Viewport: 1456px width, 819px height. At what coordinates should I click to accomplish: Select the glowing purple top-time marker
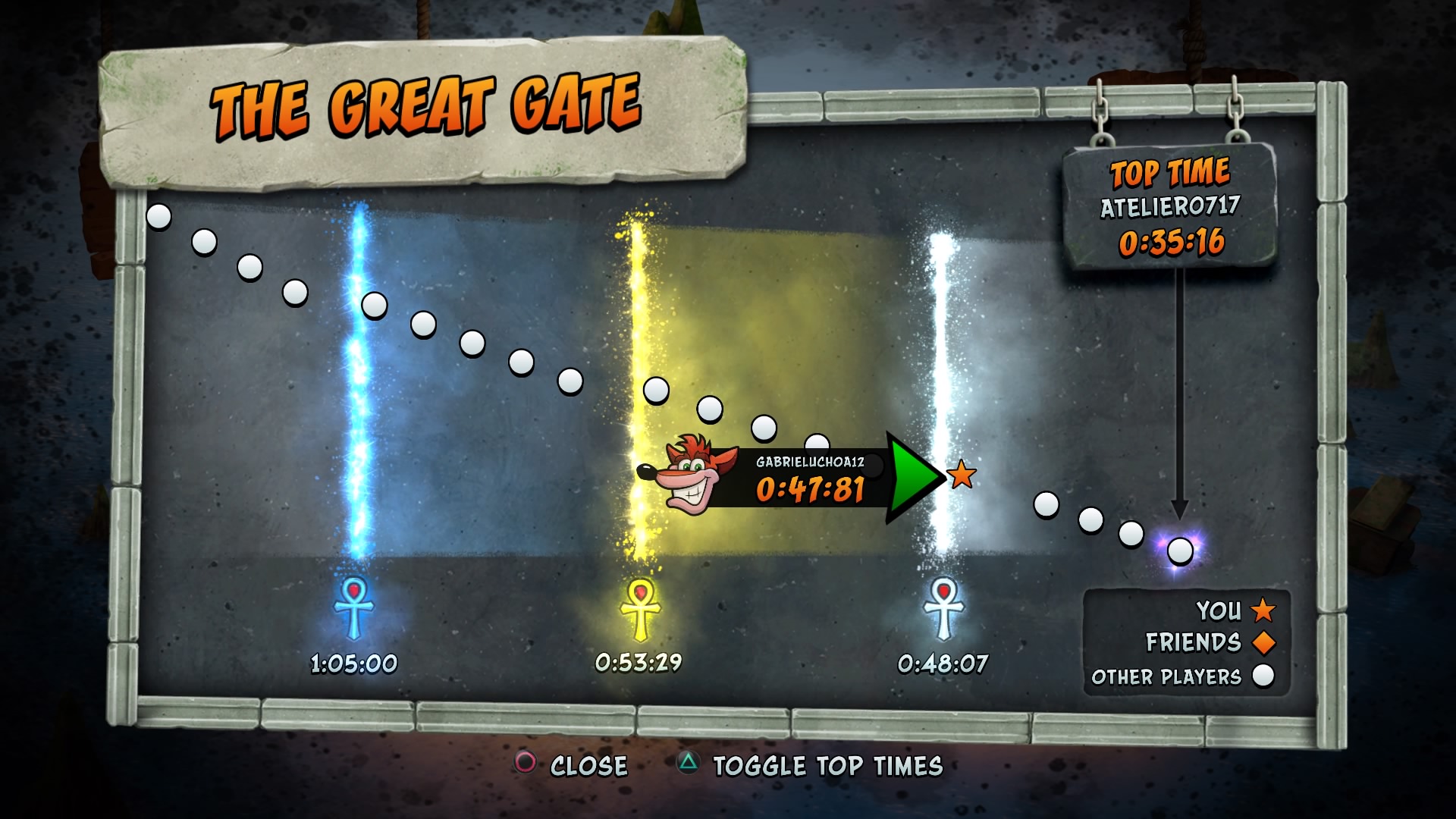click(x=1179, y=550)
